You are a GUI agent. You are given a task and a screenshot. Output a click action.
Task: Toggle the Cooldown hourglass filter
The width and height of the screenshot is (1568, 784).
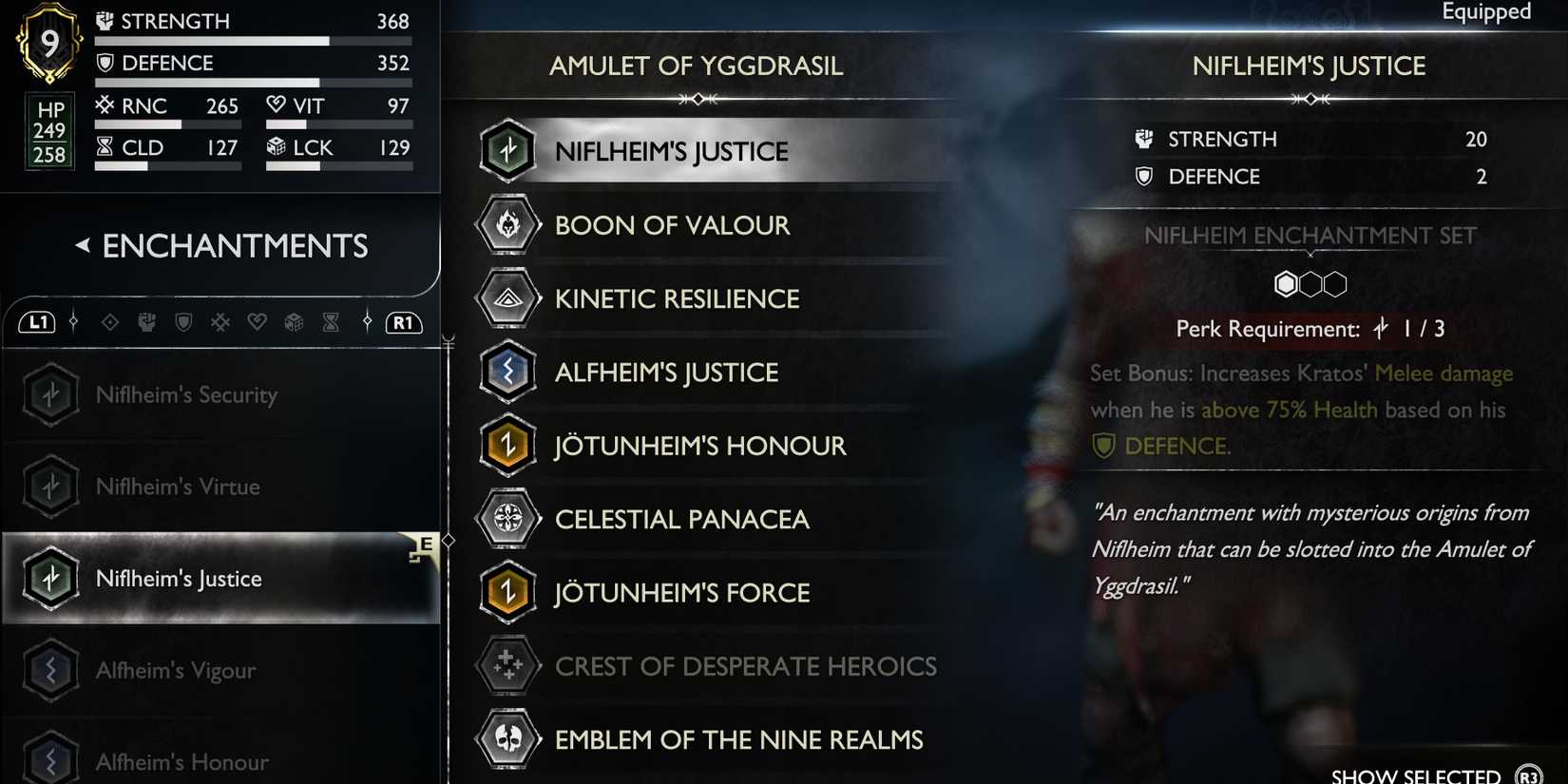pyautogui.click(x=330, y=323)
